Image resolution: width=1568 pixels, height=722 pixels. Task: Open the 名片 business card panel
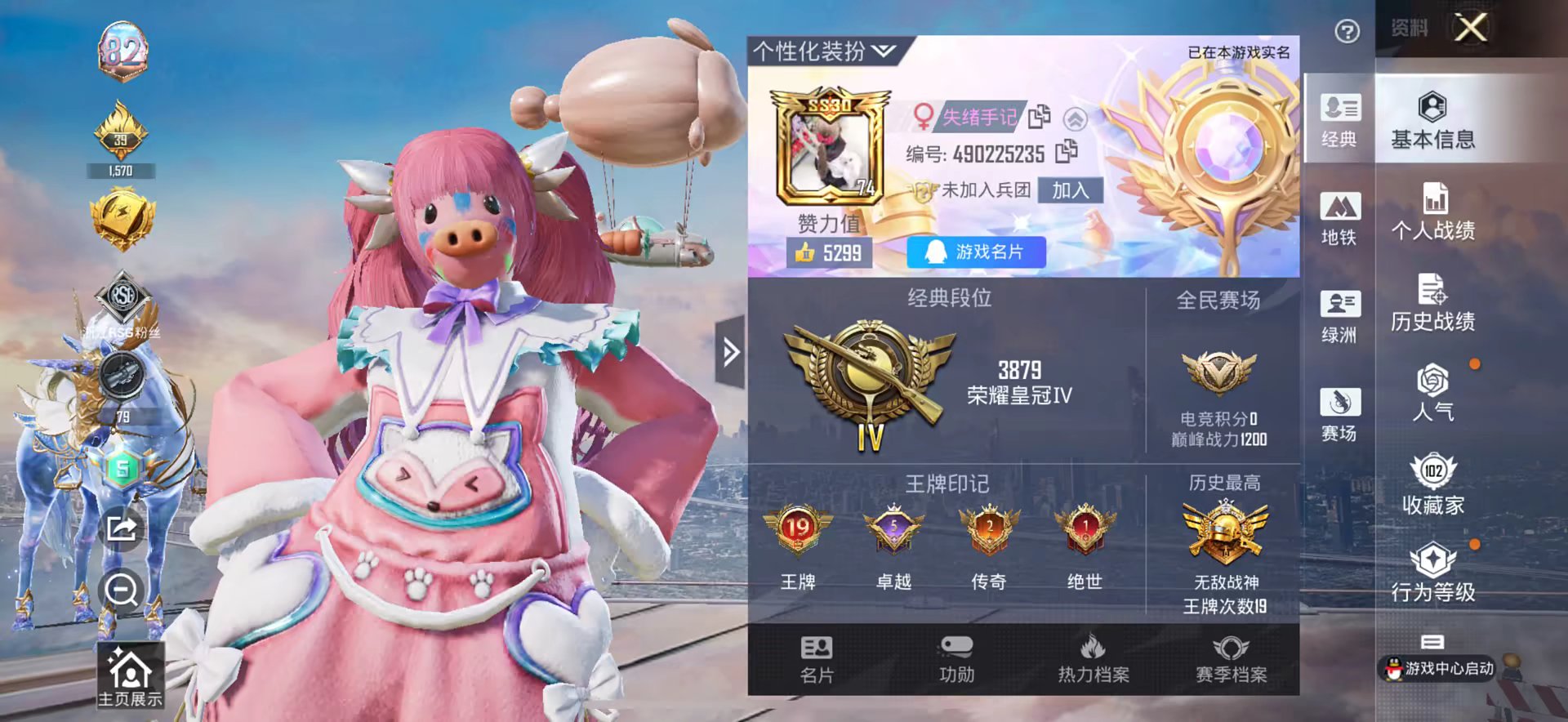[x=816, y=663]
